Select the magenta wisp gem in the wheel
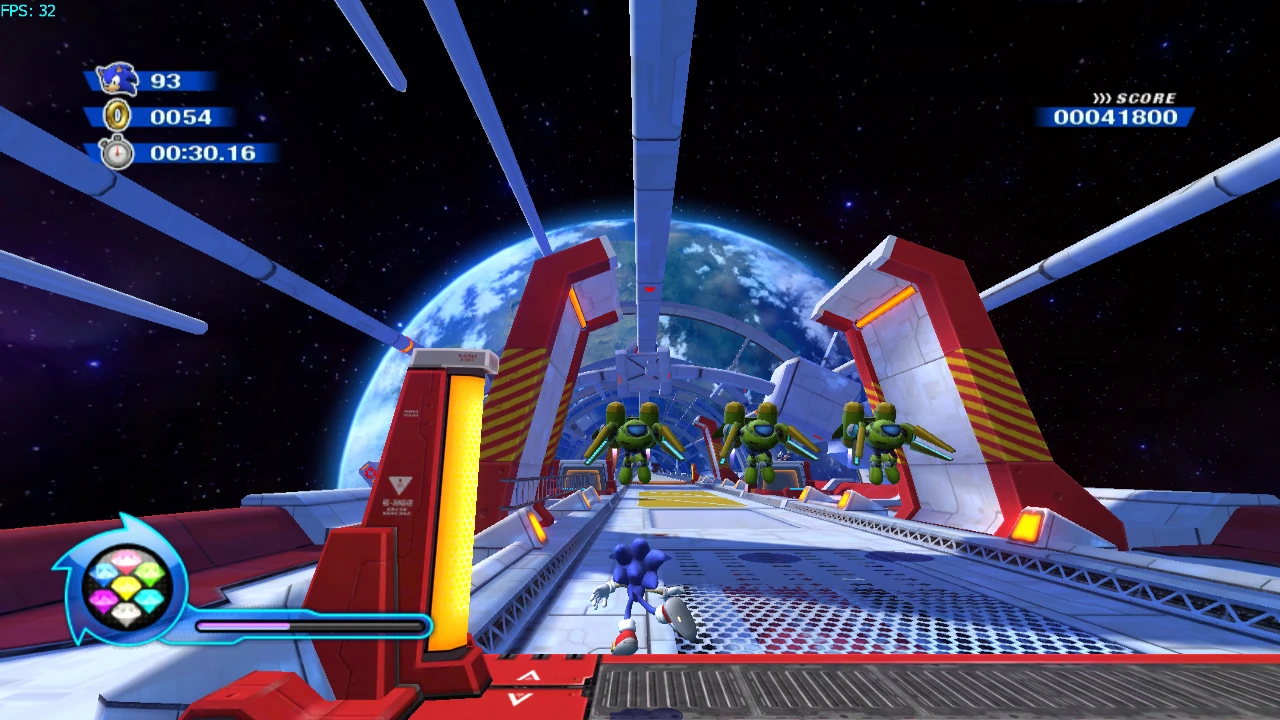 [x=102, y=598]
